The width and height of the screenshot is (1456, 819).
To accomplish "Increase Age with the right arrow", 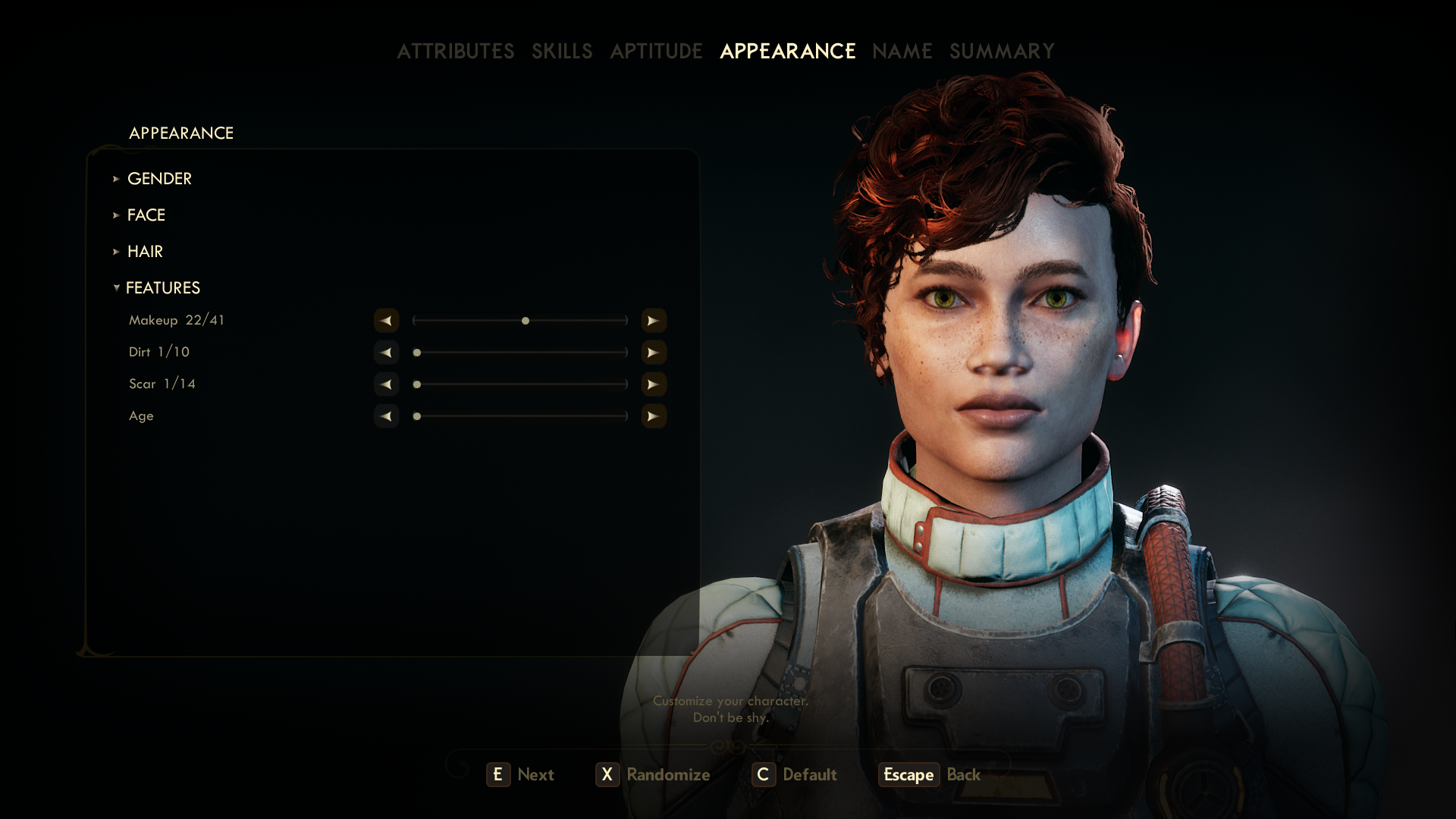I will coord(654,416).
